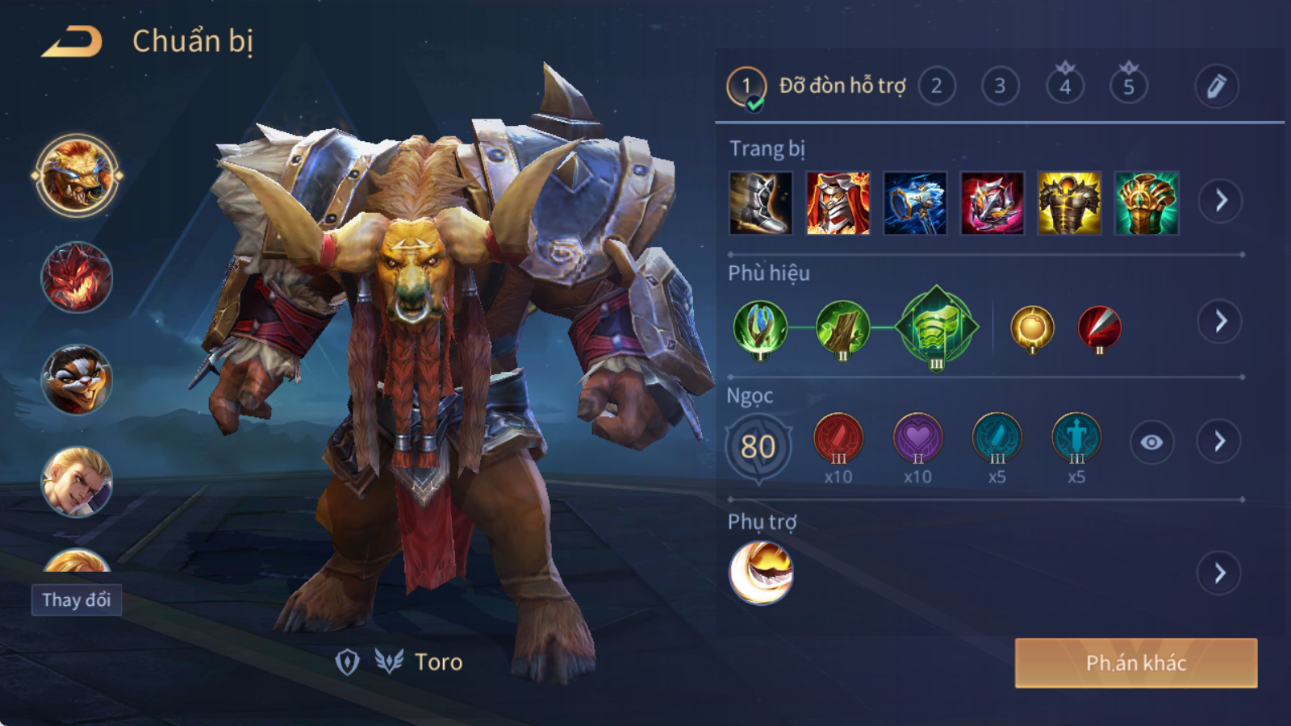Image resolution: width=1291 pixels, height=726 pixels.
Task: Select the Toro hero portrait
Action: pos(77,175)
